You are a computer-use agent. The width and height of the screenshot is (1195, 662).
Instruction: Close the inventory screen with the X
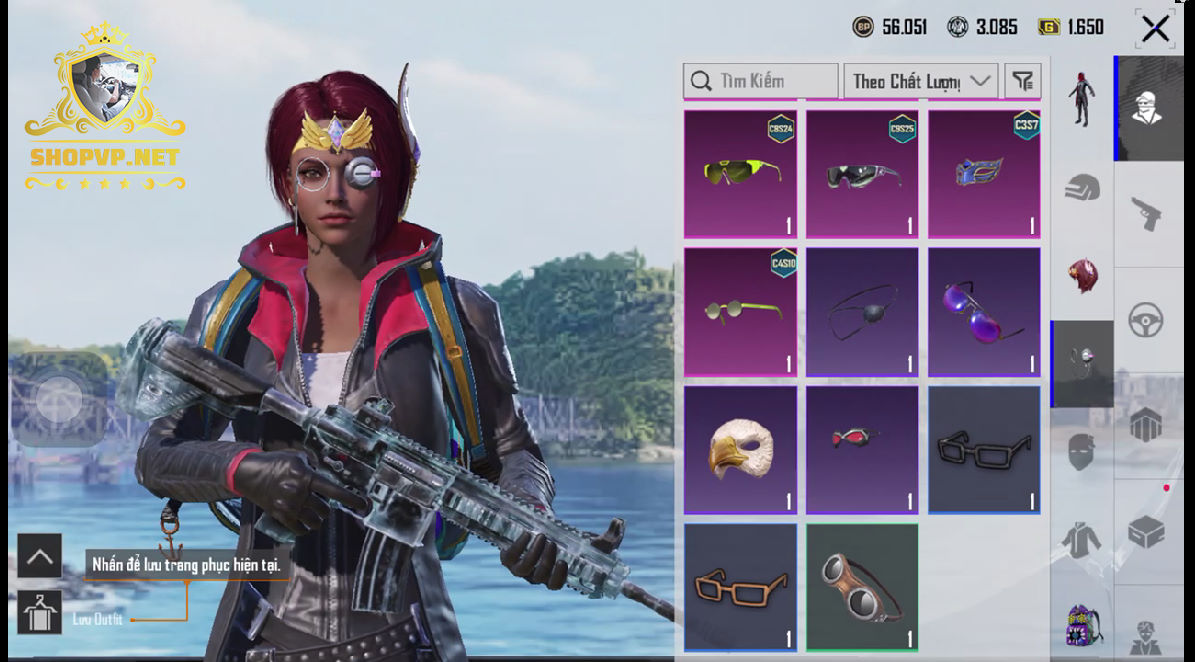coord(1155,28)
